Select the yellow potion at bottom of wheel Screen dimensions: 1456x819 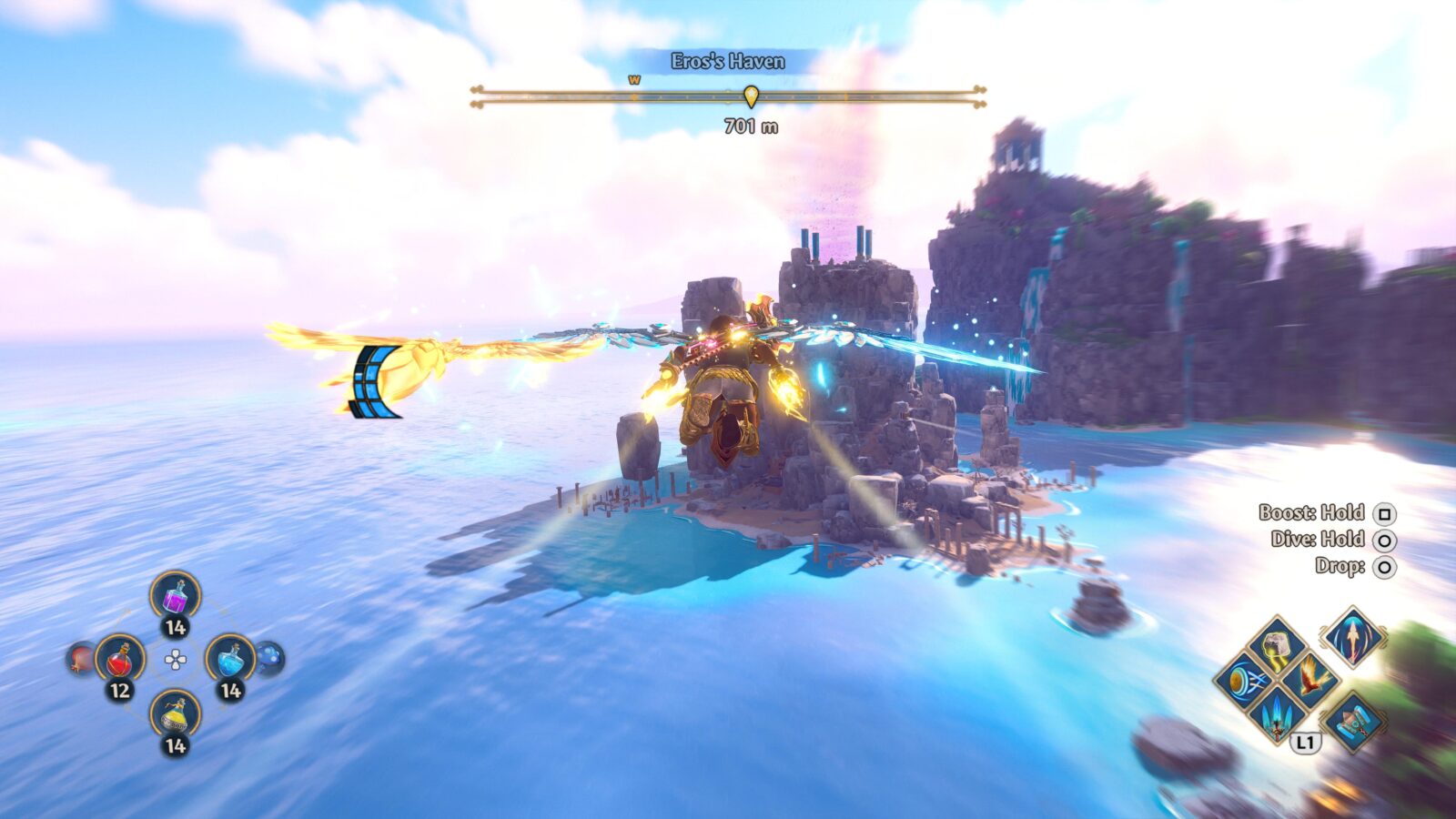click(x=175, y=713)
